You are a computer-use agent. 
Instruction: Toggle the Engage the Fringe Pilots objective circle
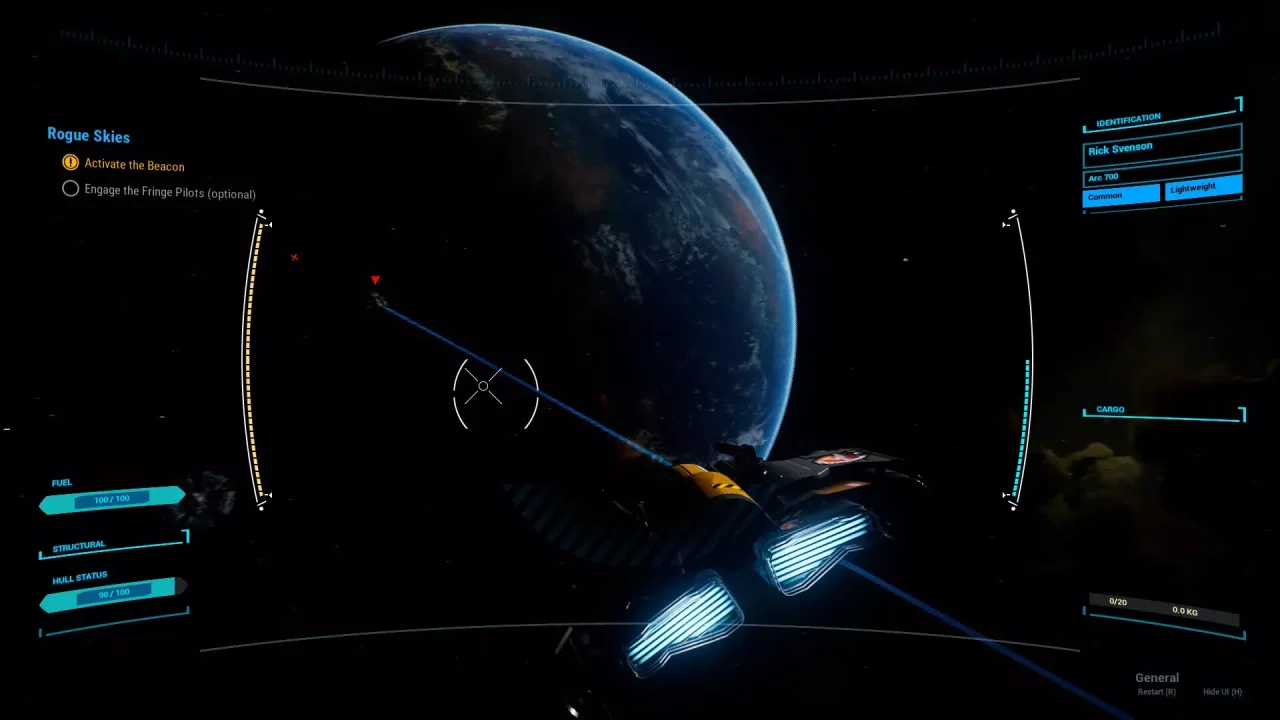click(x=70, y=188)
